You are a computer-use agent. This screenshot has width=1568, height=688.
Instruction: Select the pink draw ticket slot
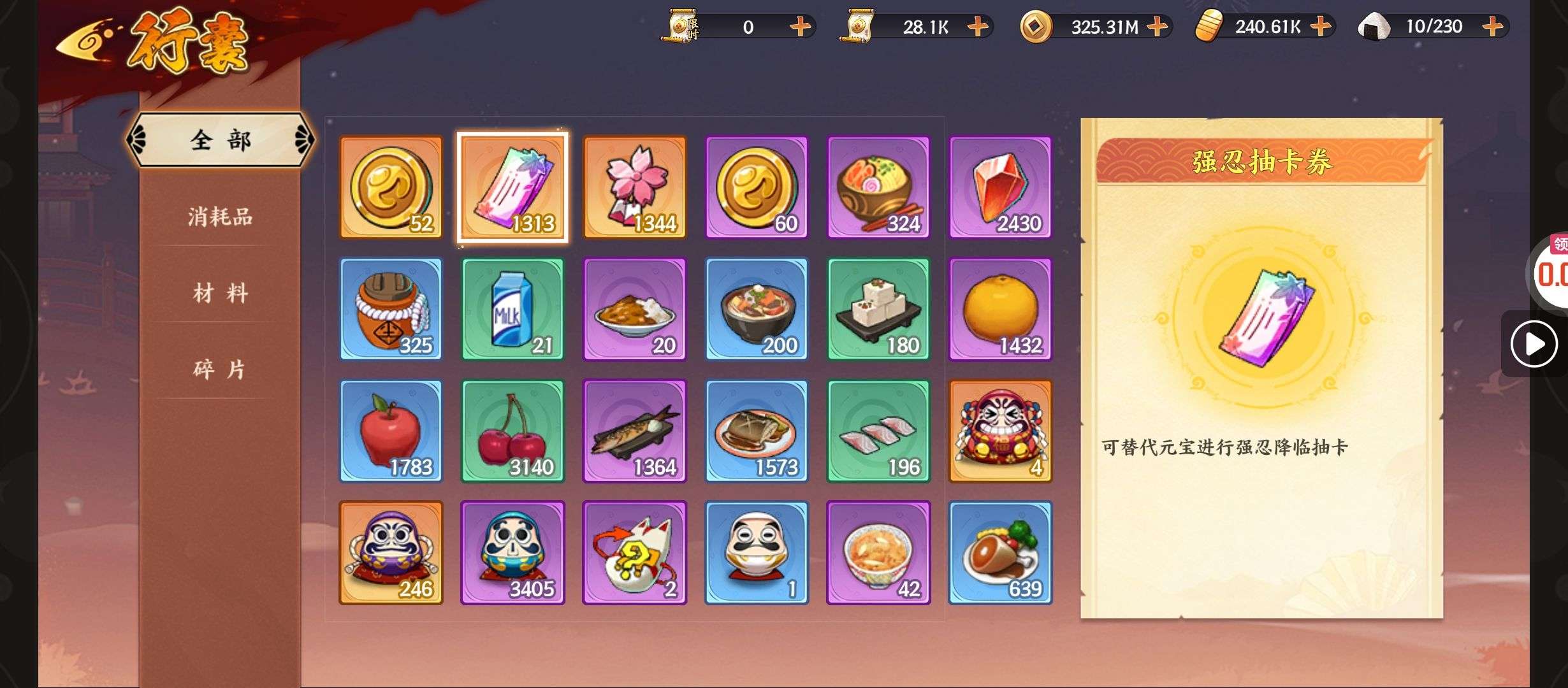pyautogui.click(x=512, y=188)
